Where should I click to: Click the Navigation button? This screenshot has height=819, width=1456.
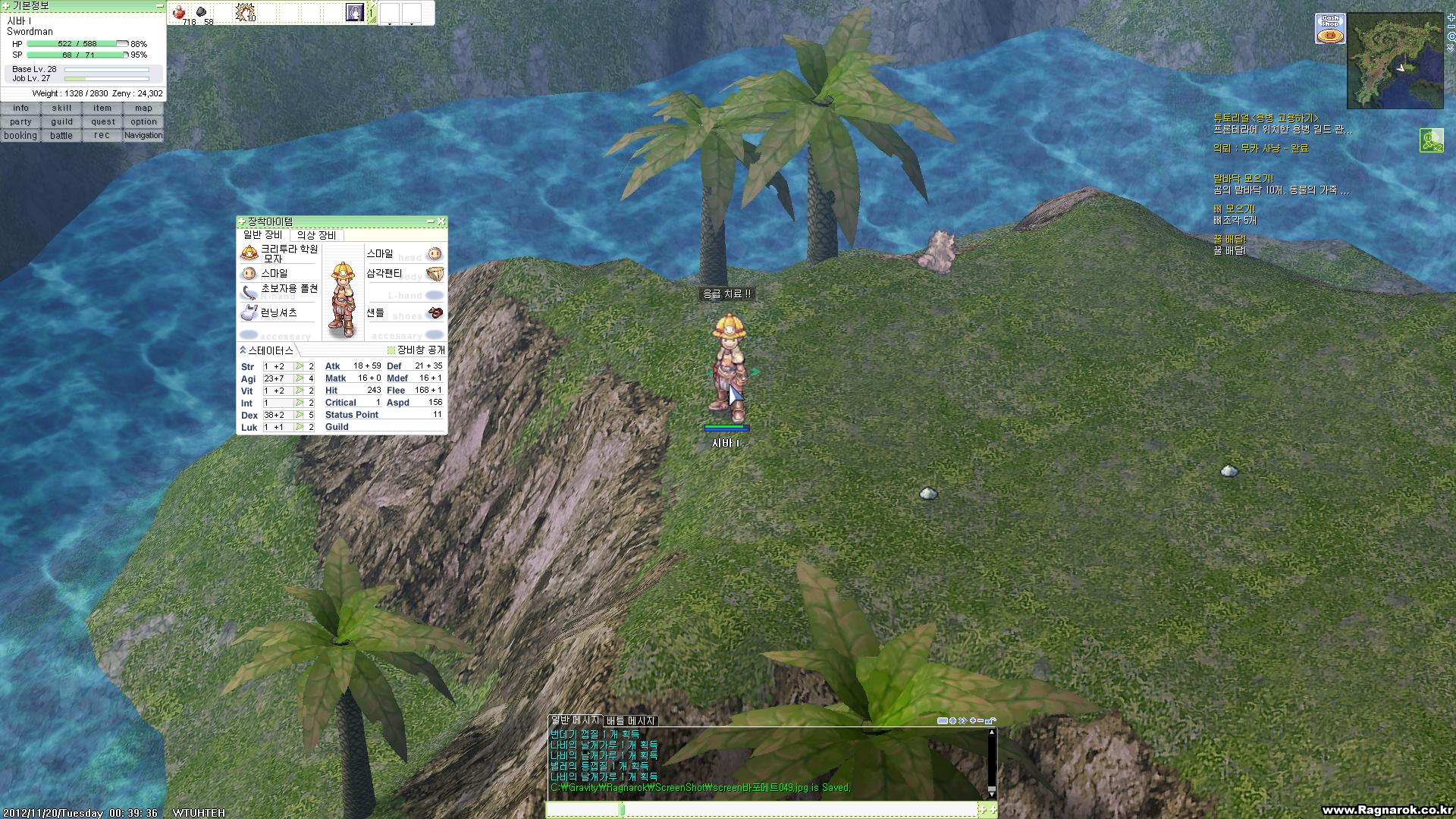pos(143,136)
